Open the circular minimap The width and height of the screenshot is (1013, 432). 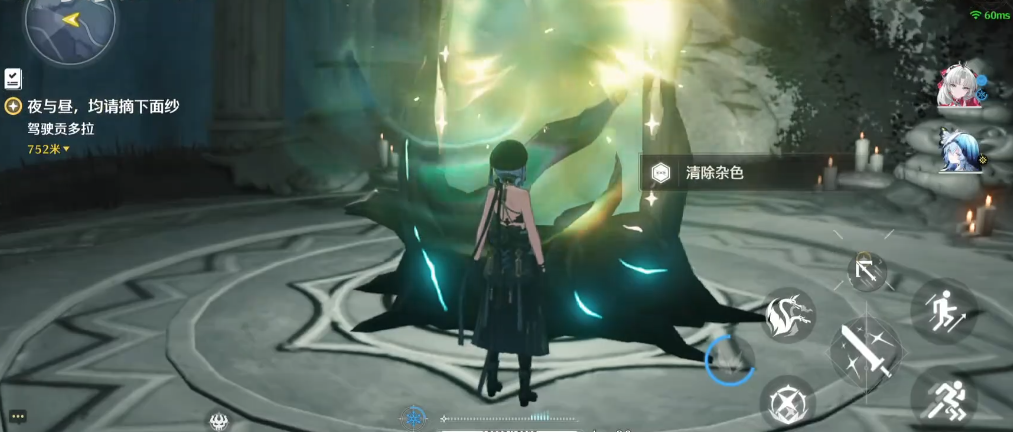pos(70,26)
